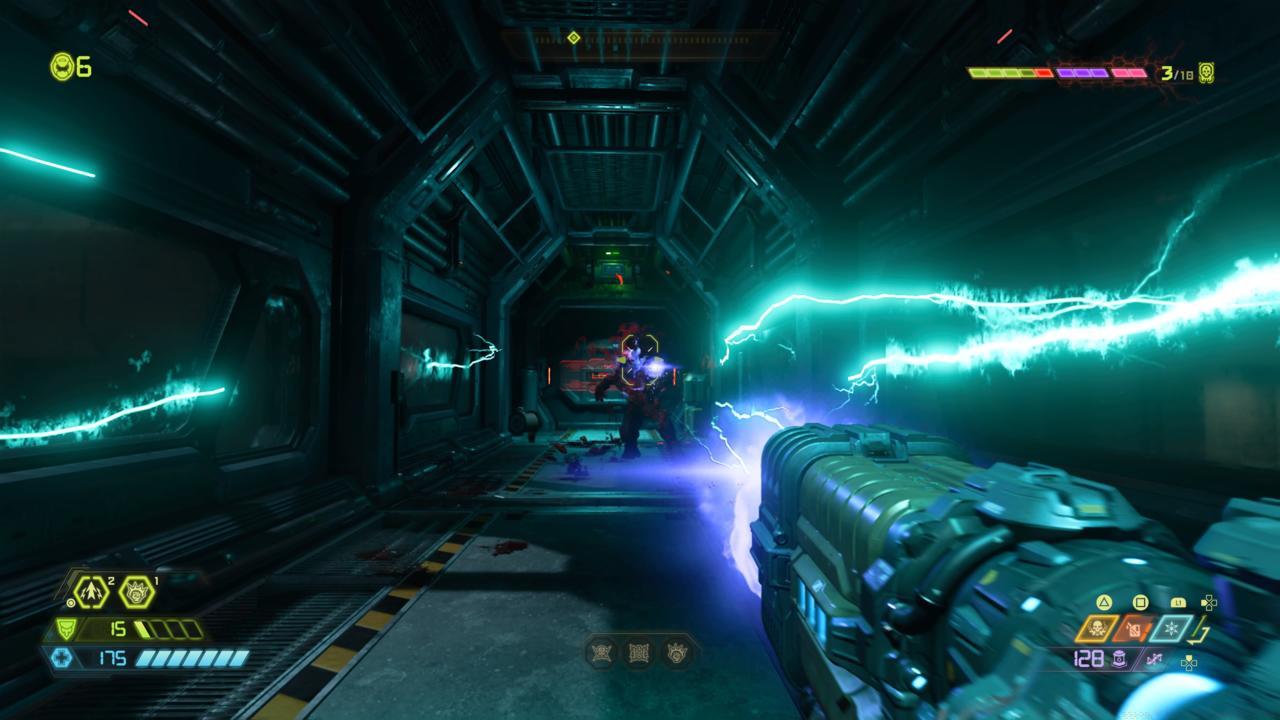
Task: Click the purple plasma cell ammo icon
Action: [x=1118, y=658]
